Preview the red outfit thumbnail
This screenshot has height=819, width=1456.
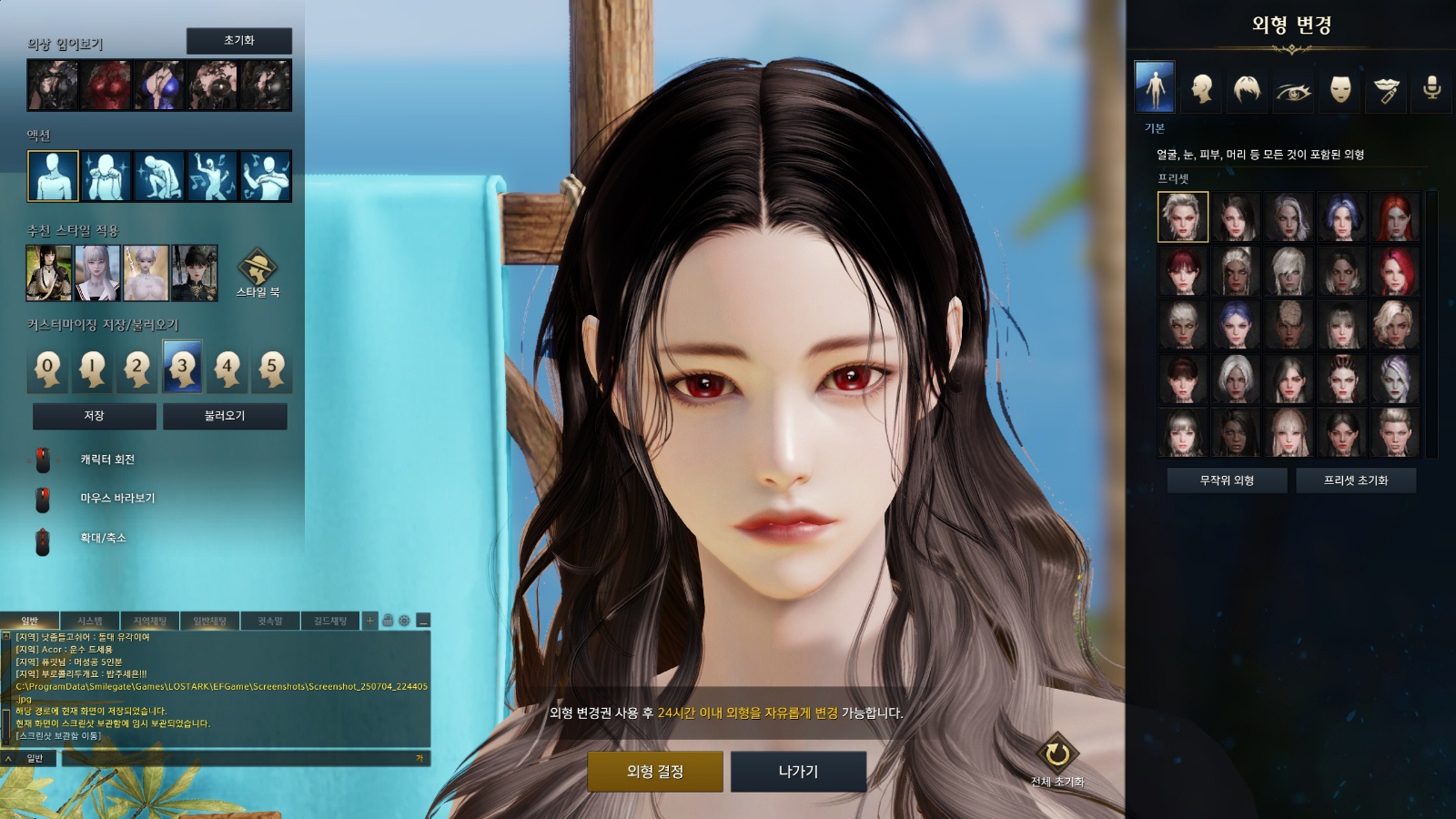[106, 86]
